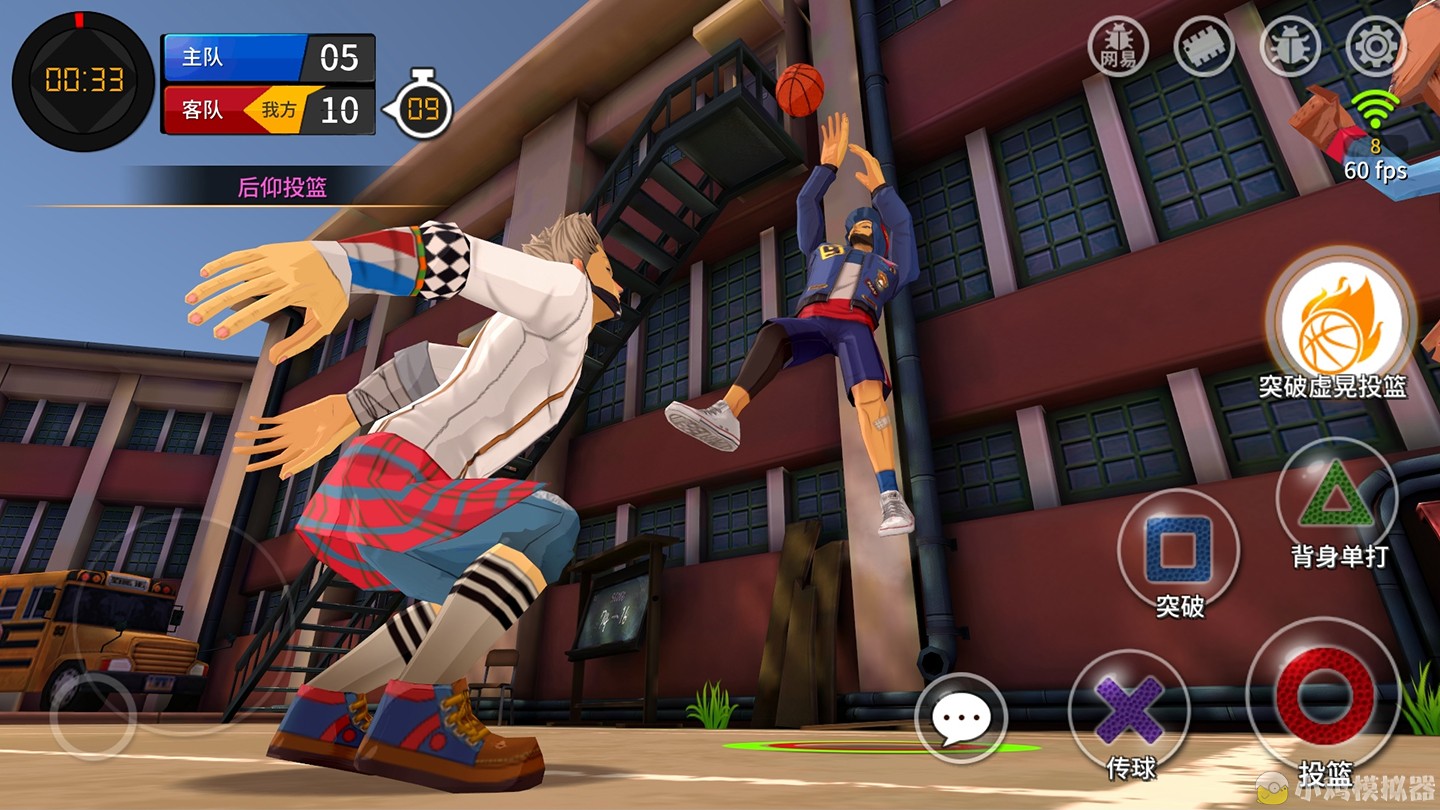The width and height of the screenshot is (1440, 810).
Task: Click the chip hardware icon
Action: tap(1204, 46)
